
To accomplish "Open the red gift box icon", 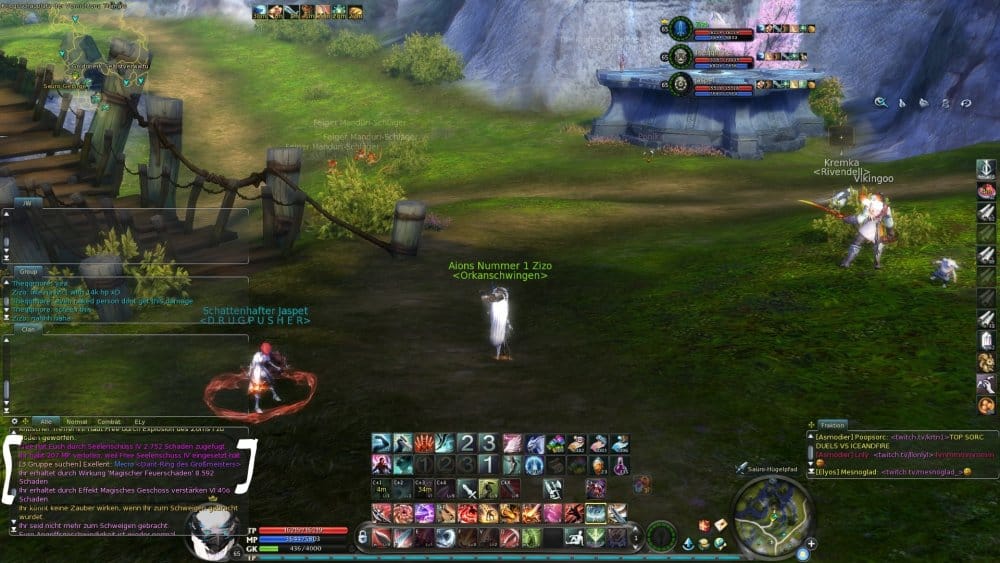I will 704,525.
